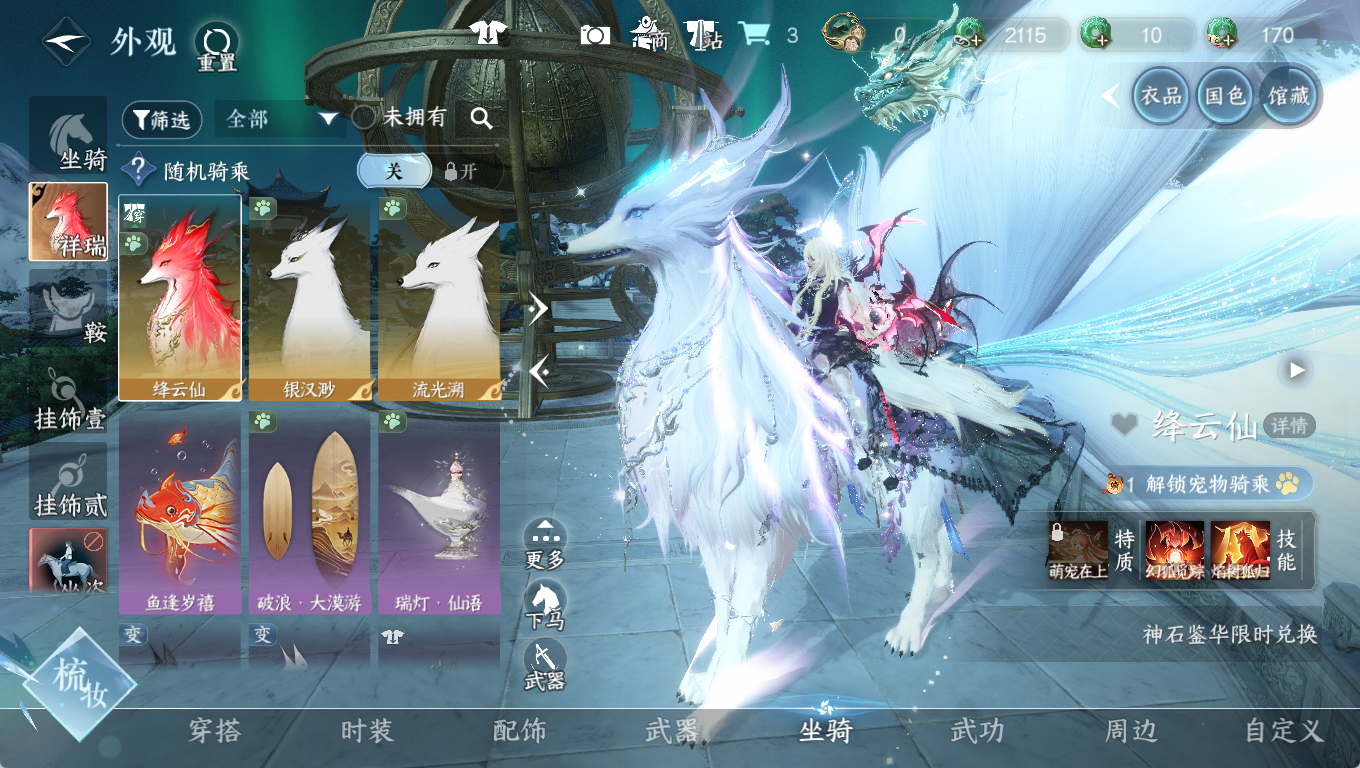Tick the 未拥有 checkbox
Image resolution: width=1360 pixels, height=768 pixels.
pos(365,118)
